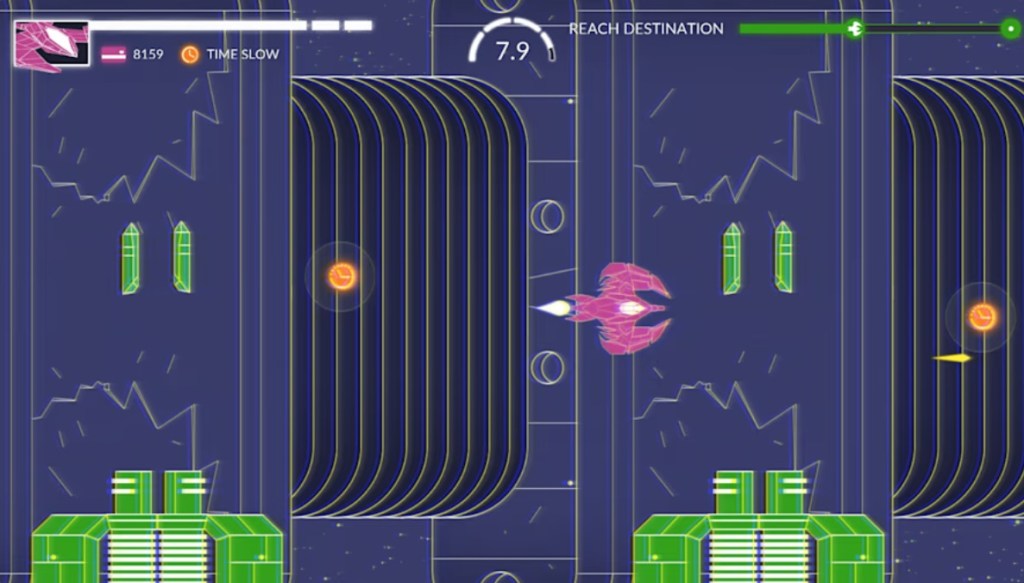1024x583 pixels.
Task: Click the destination endpoint marker on the progress bar
Action: point(1010,29)
